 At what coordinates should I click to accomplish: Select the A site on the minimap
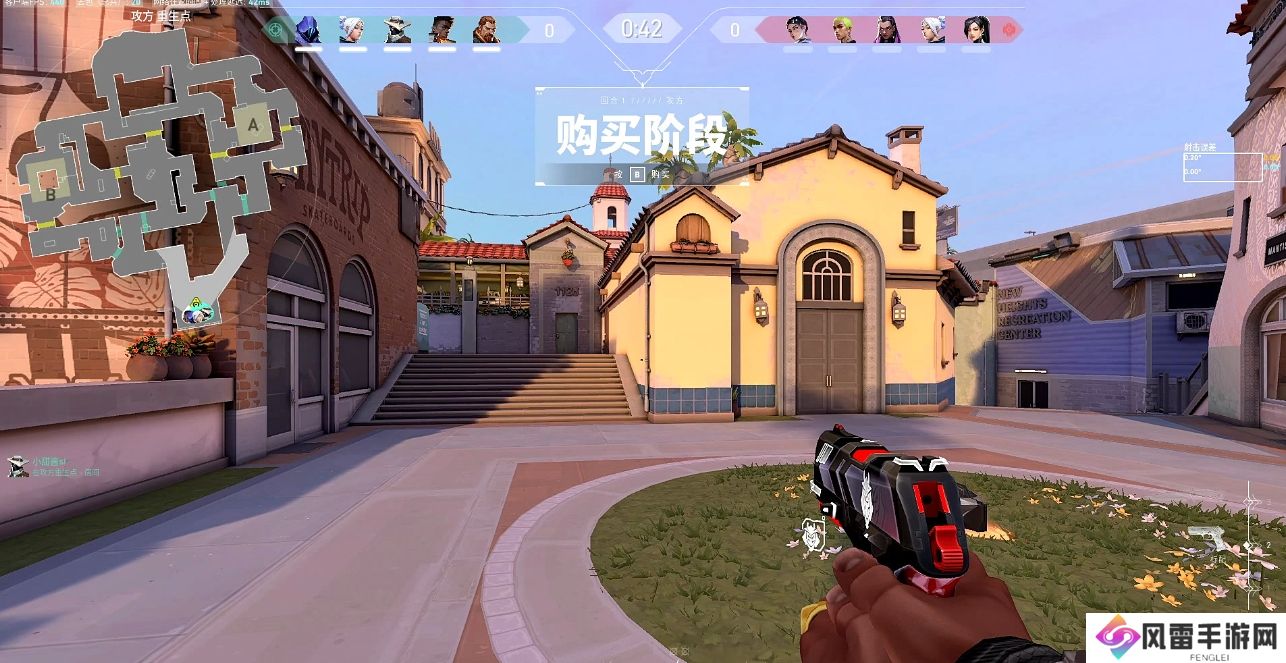coord(253,125)
